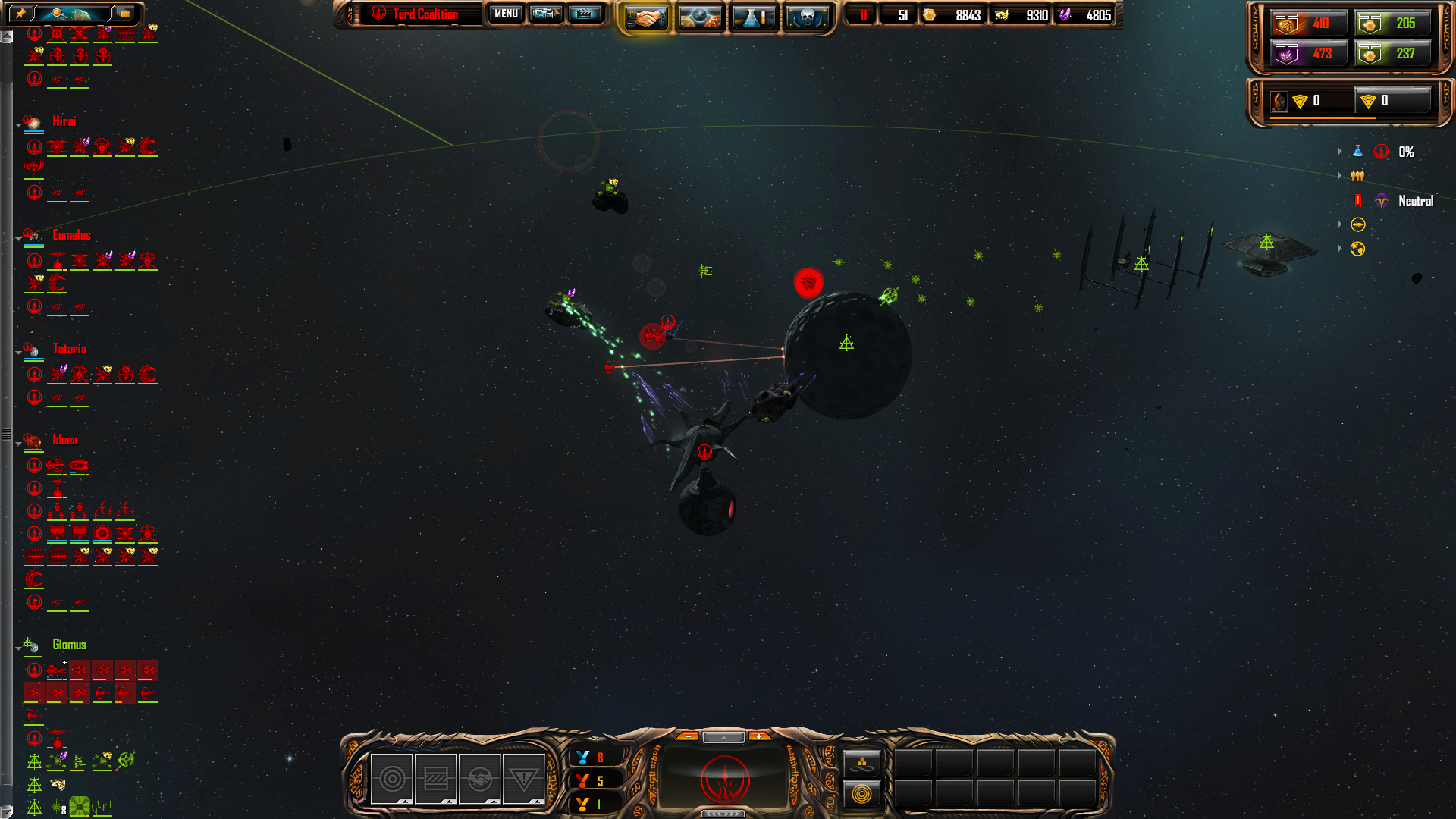The width and height of the screenshot is (1456, 819).
Task: Click the pin icon on empire tree
Action: [20, 13]
